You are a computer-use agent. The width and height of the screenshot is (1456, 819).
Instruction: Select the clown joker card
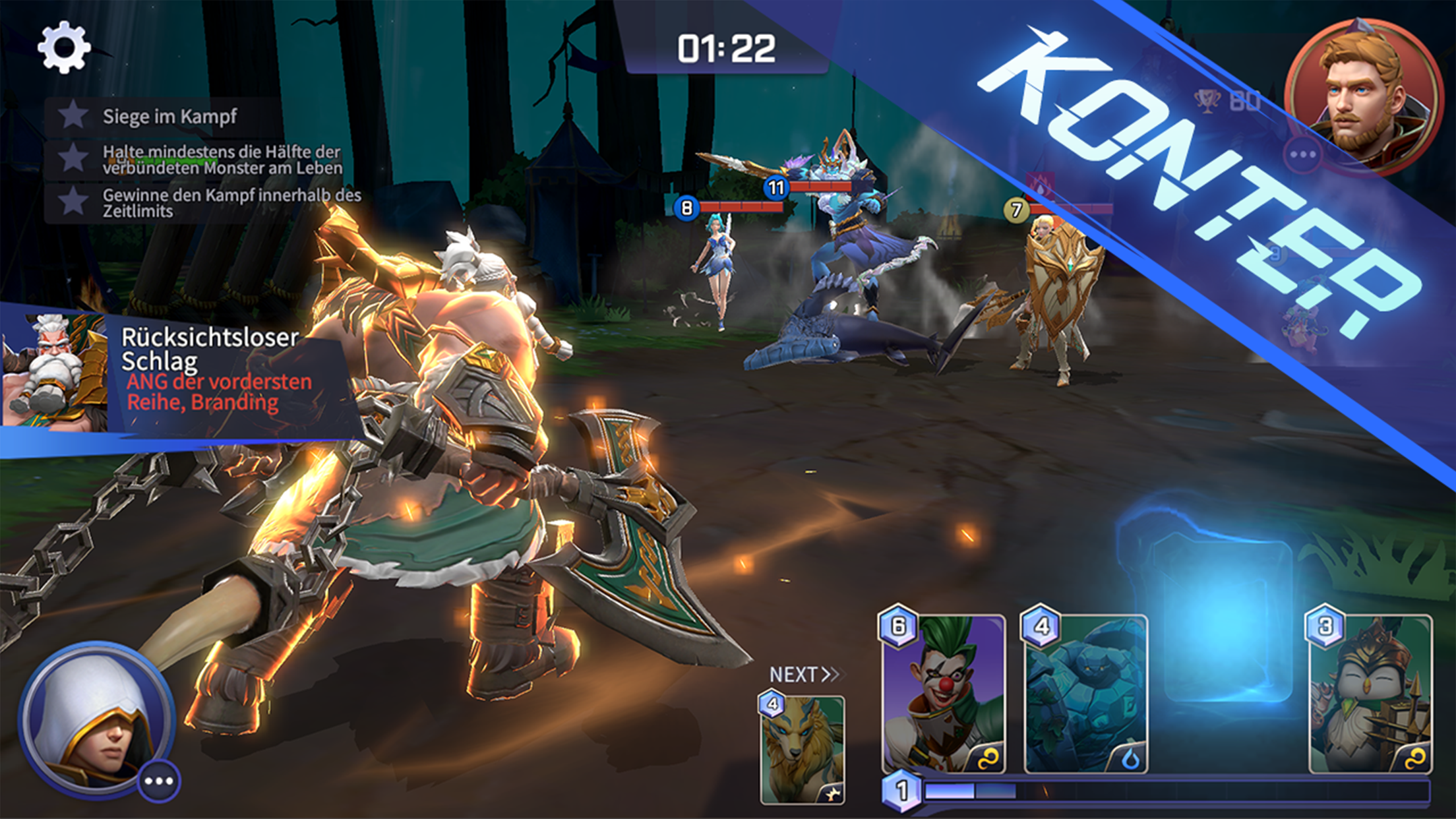[x=944, y=694]
